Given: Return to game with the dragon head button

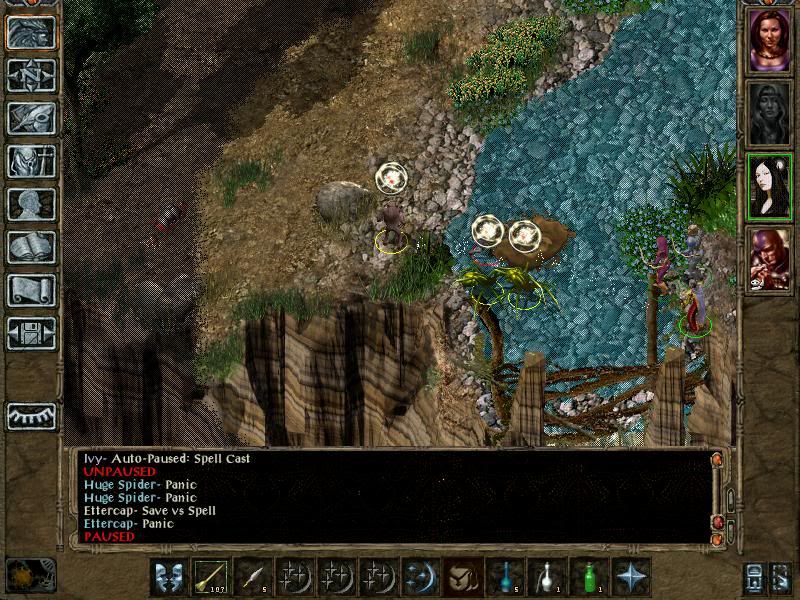Looking at the screenshot, I should coord(31,33).
